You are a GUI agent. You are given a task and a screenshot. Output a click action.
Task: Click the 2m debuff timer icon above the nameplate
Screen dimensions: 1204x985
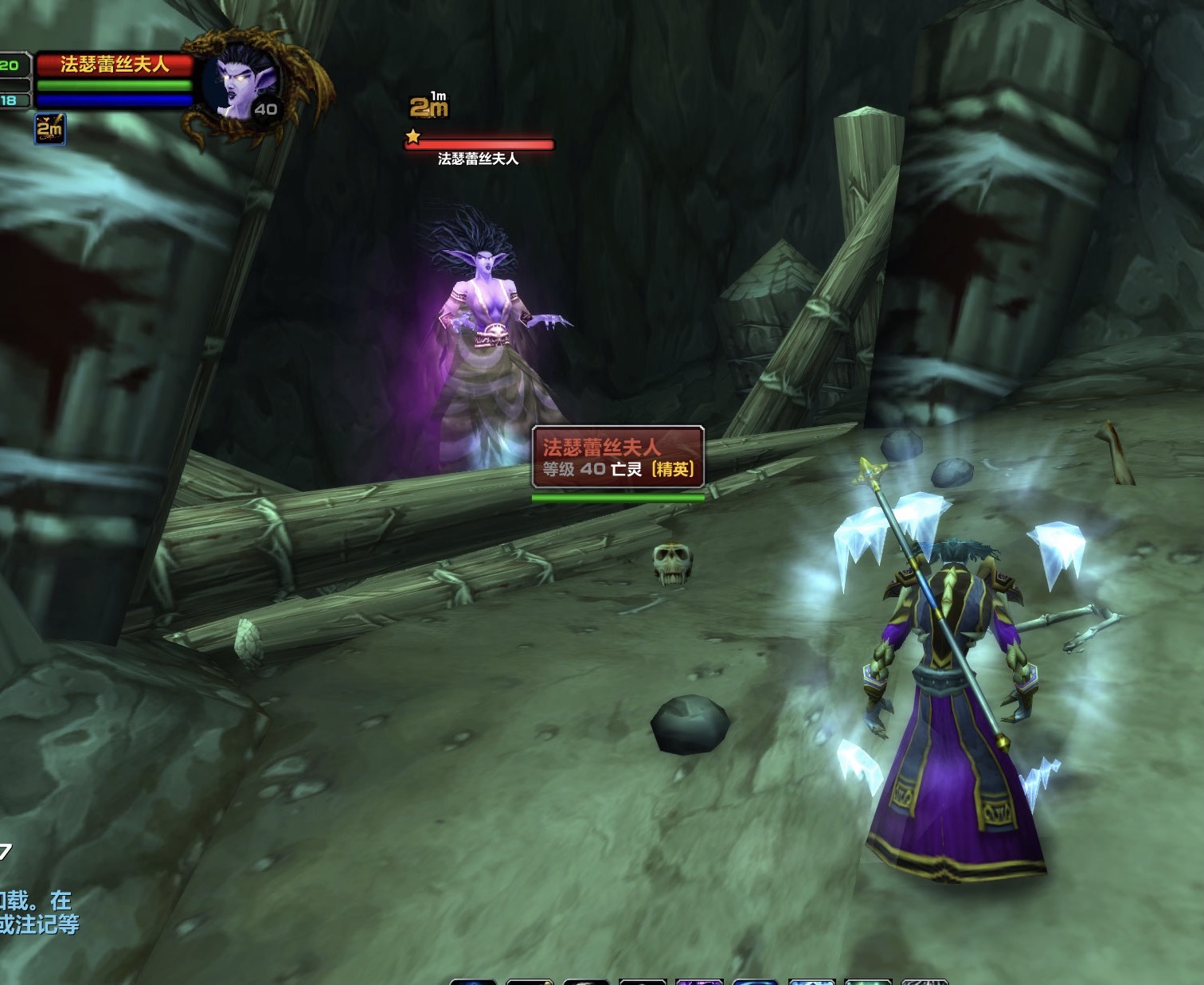click(x=428, y=107)
